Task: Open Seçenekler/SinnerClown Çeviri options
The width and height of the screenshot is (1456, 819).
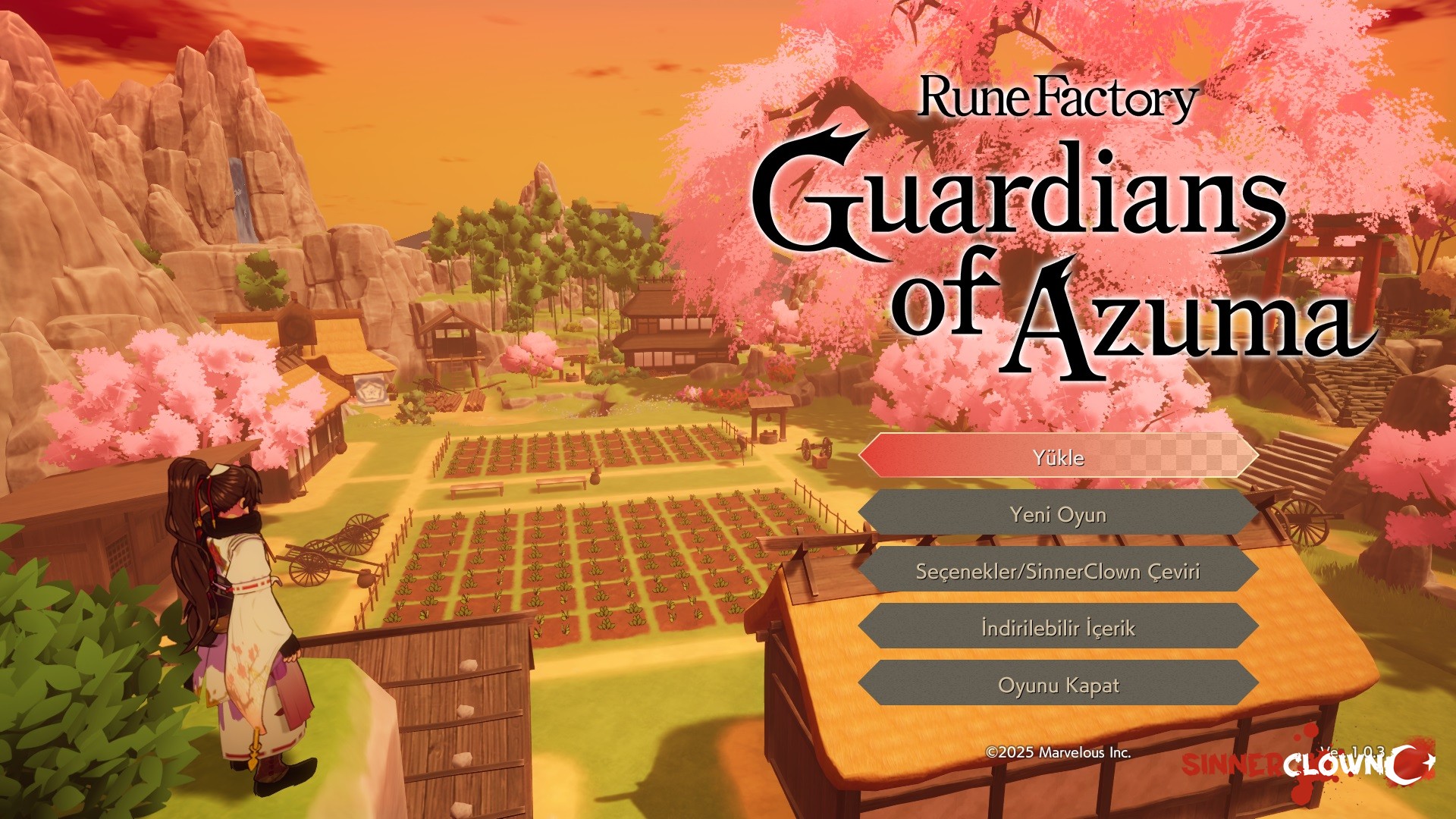Action: pyautogui.click(x=1058, y=571)
